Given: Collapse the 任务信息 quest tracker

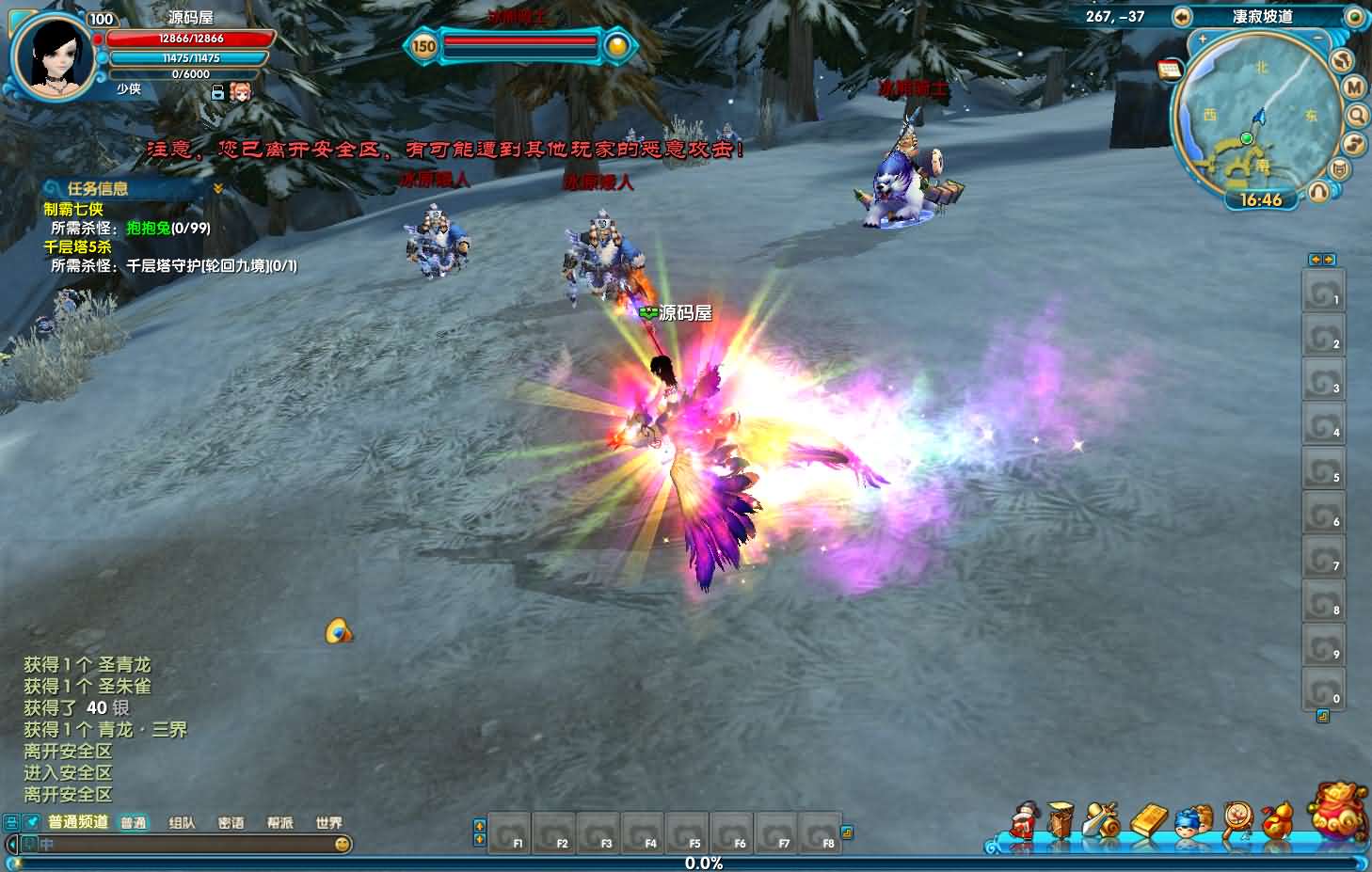Looking at the screenshot, I should [x=218, y=189].
